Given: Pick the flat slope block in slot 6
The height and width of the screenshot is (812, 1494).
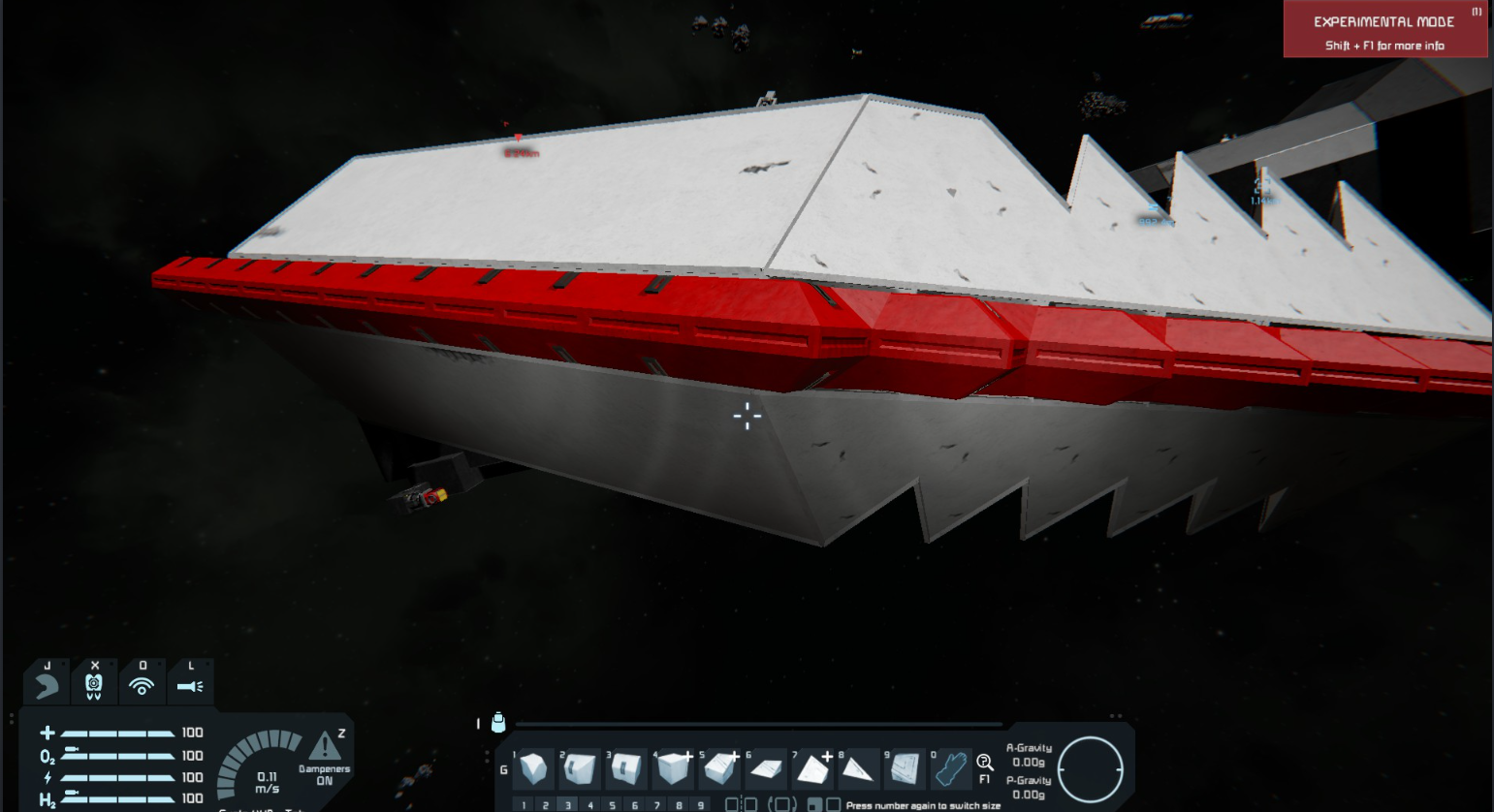Looking at the screenshot, I should tap(766, 770).
